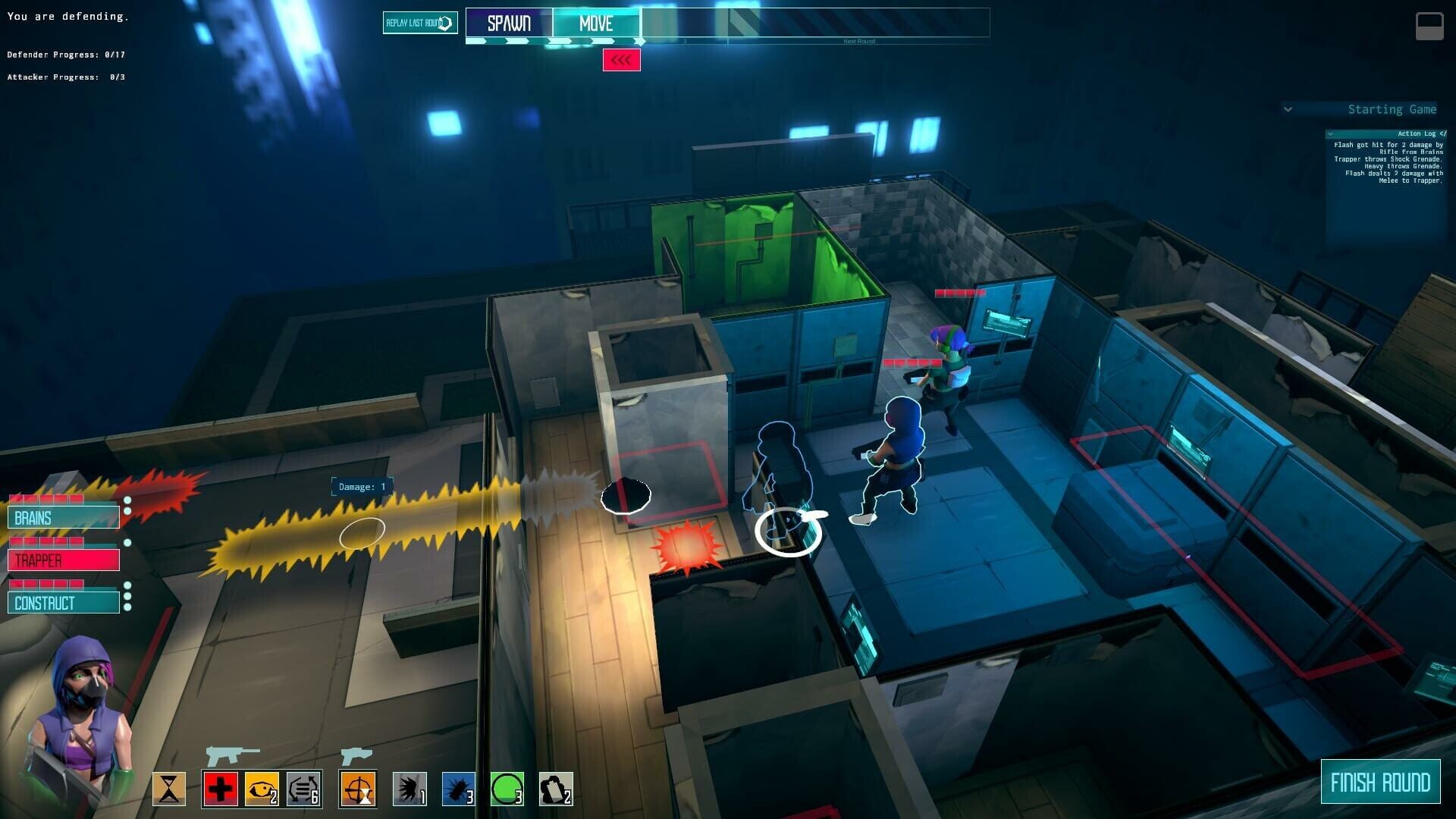
Task: Switch to the Move tab
Action: click(x=596, y=24)
